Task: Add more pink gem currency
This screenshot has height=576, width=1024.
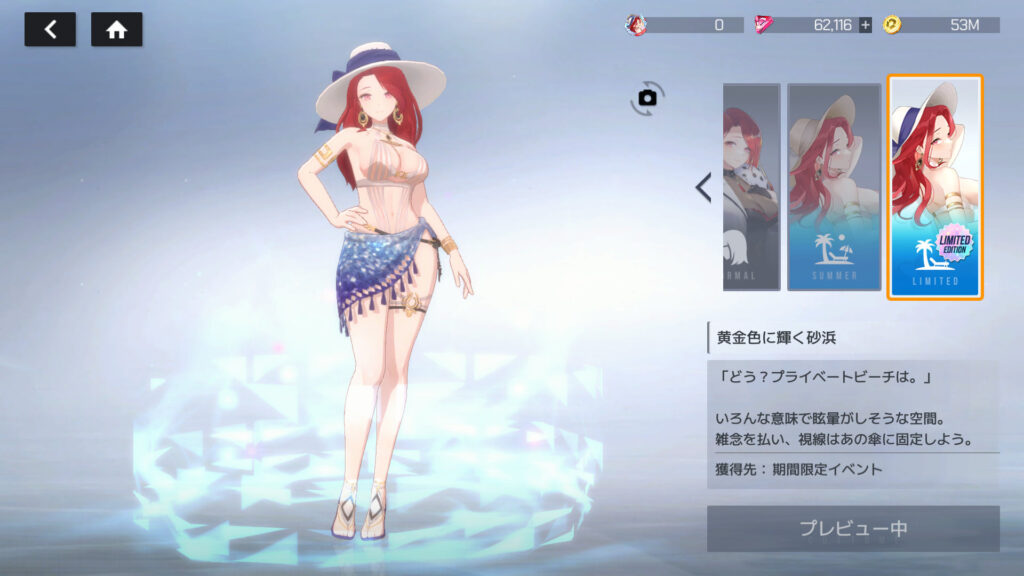Action: 865,25
